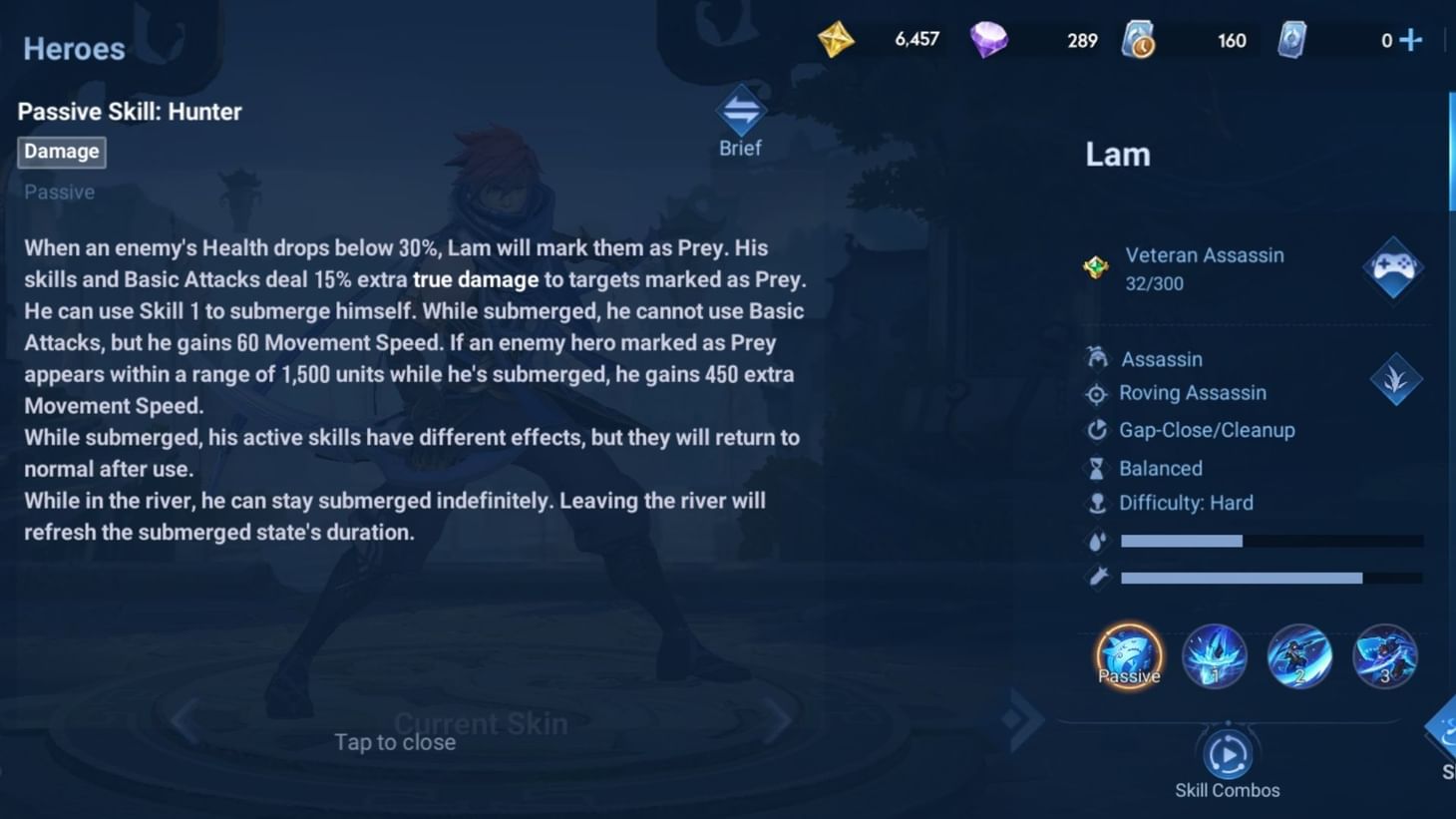Tap to close the skill description
1456x819 pixels.
[395, 742]
